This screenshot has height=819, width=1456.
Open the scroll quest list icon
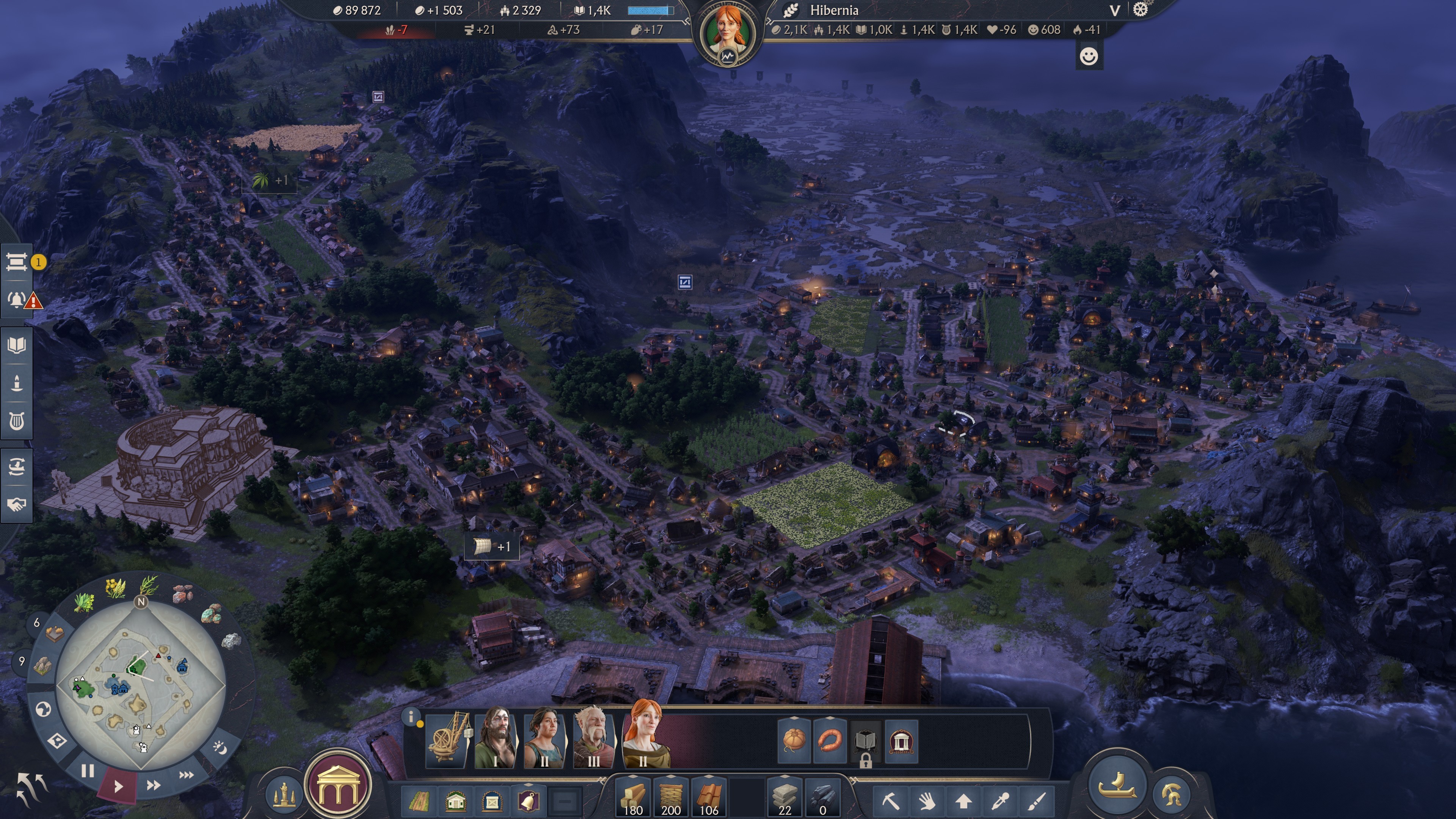pyautogui.click(x=16, y=262)
